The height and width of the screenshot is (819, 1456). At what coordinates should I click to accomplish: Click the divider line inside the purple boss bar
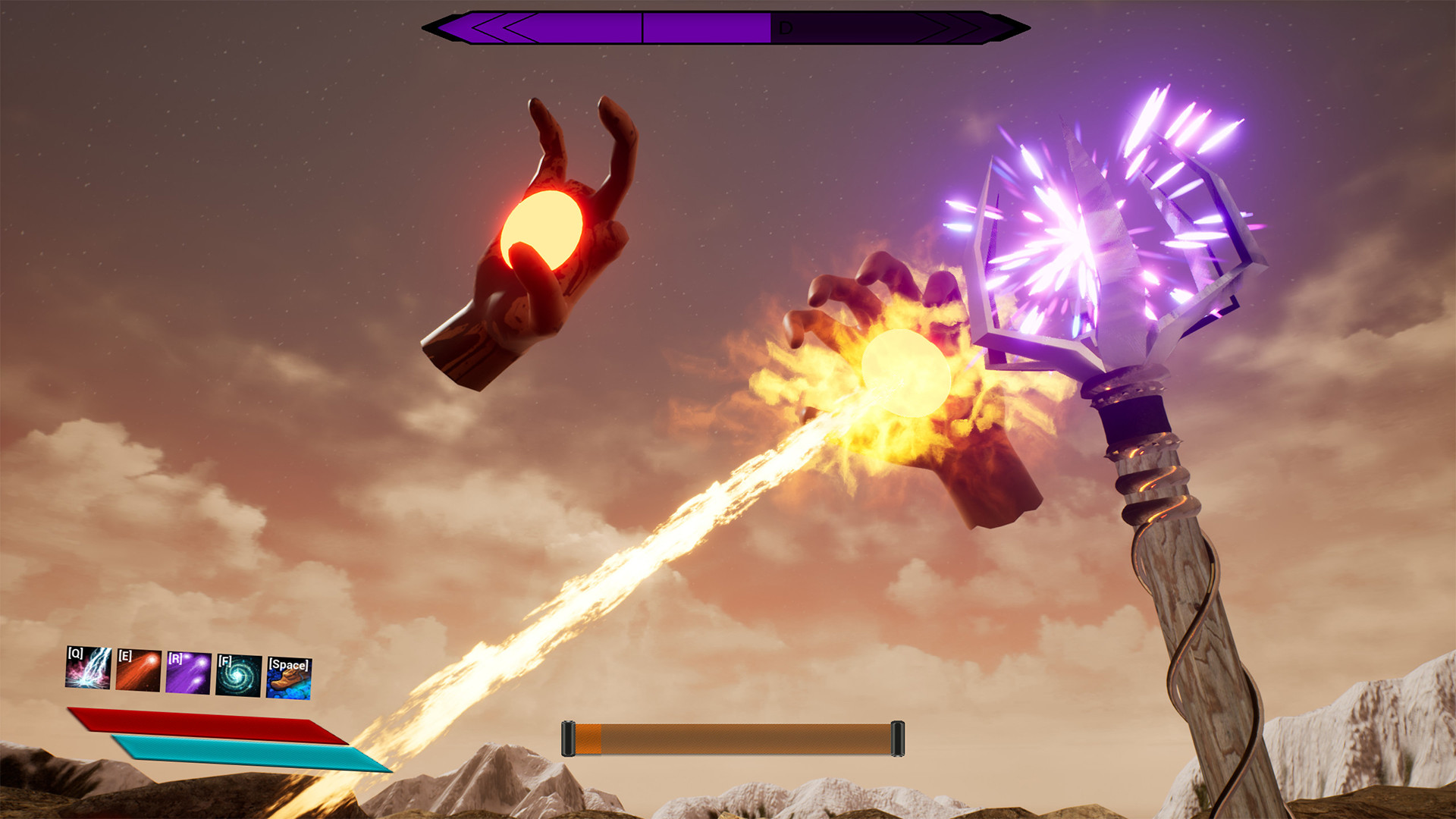(643, 29)
